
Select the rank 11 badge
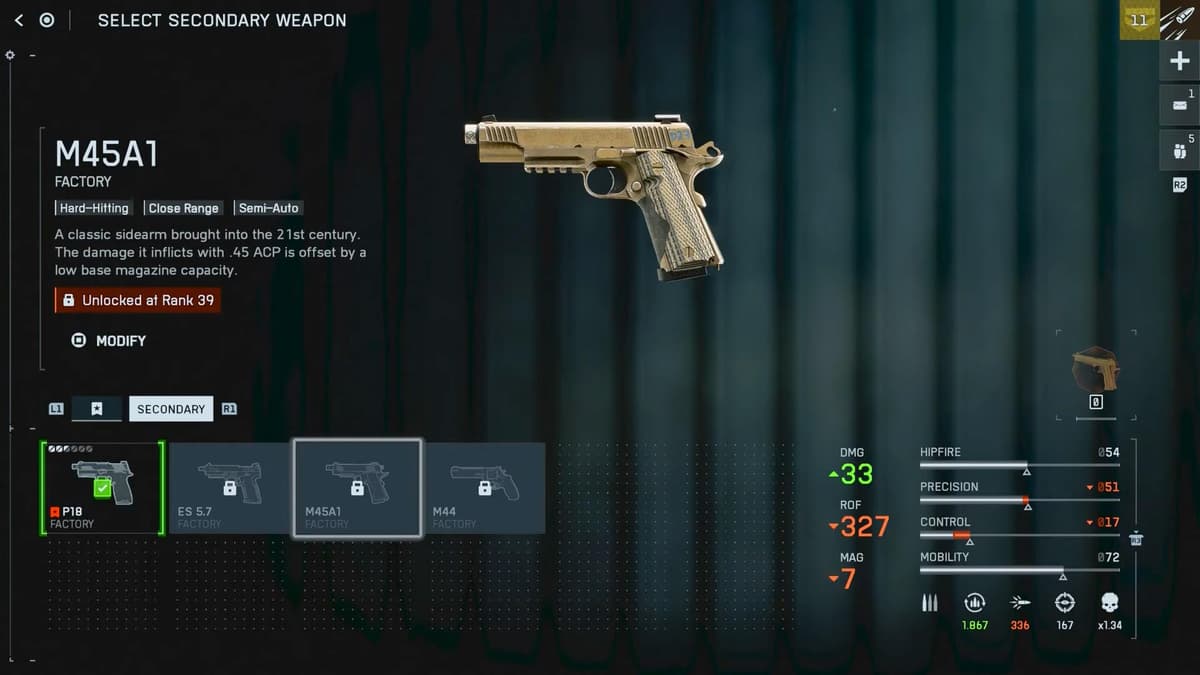tap(1138, 20)
